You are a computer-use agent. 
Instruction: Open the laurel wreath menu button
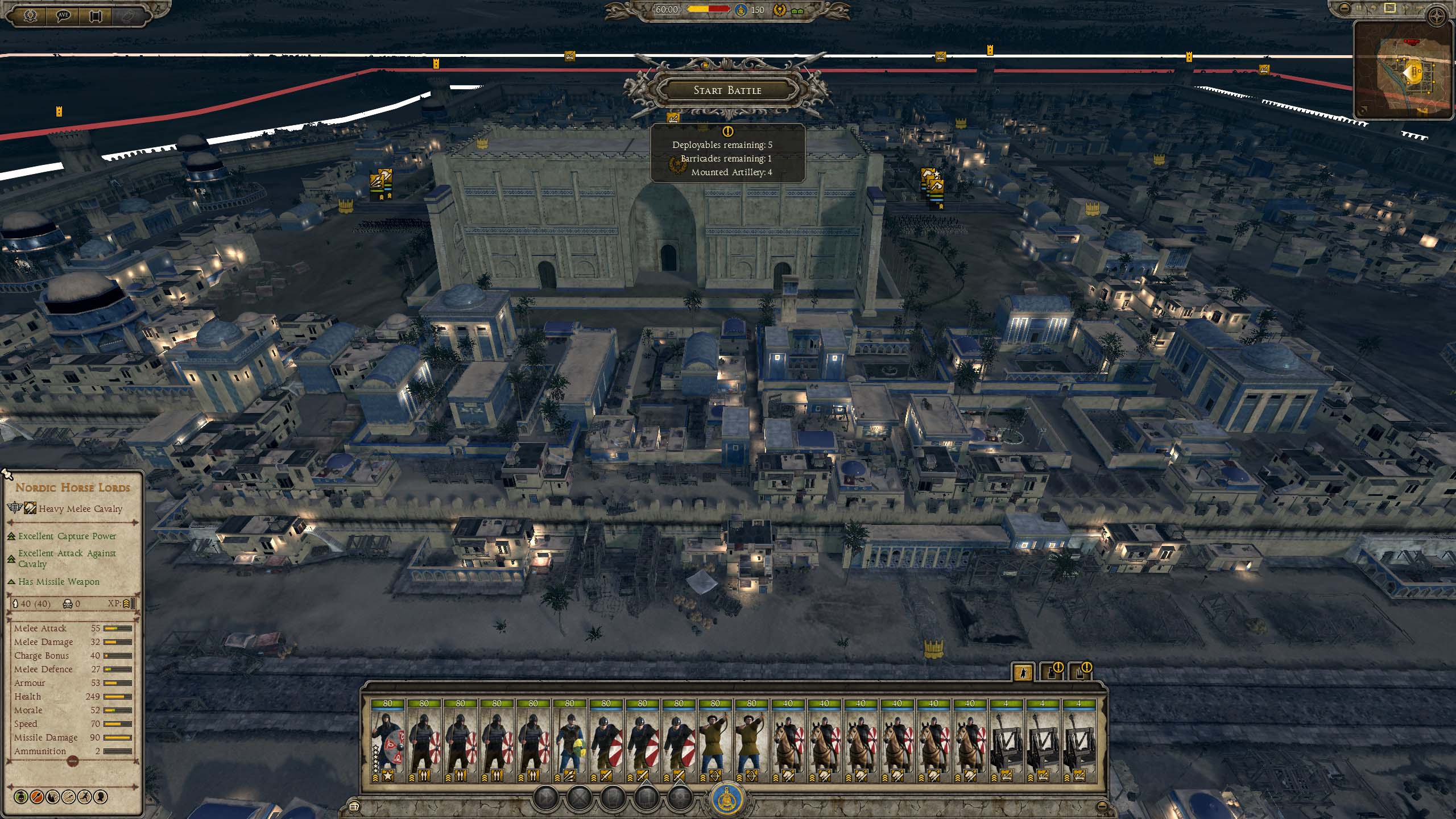click(30, 15)
